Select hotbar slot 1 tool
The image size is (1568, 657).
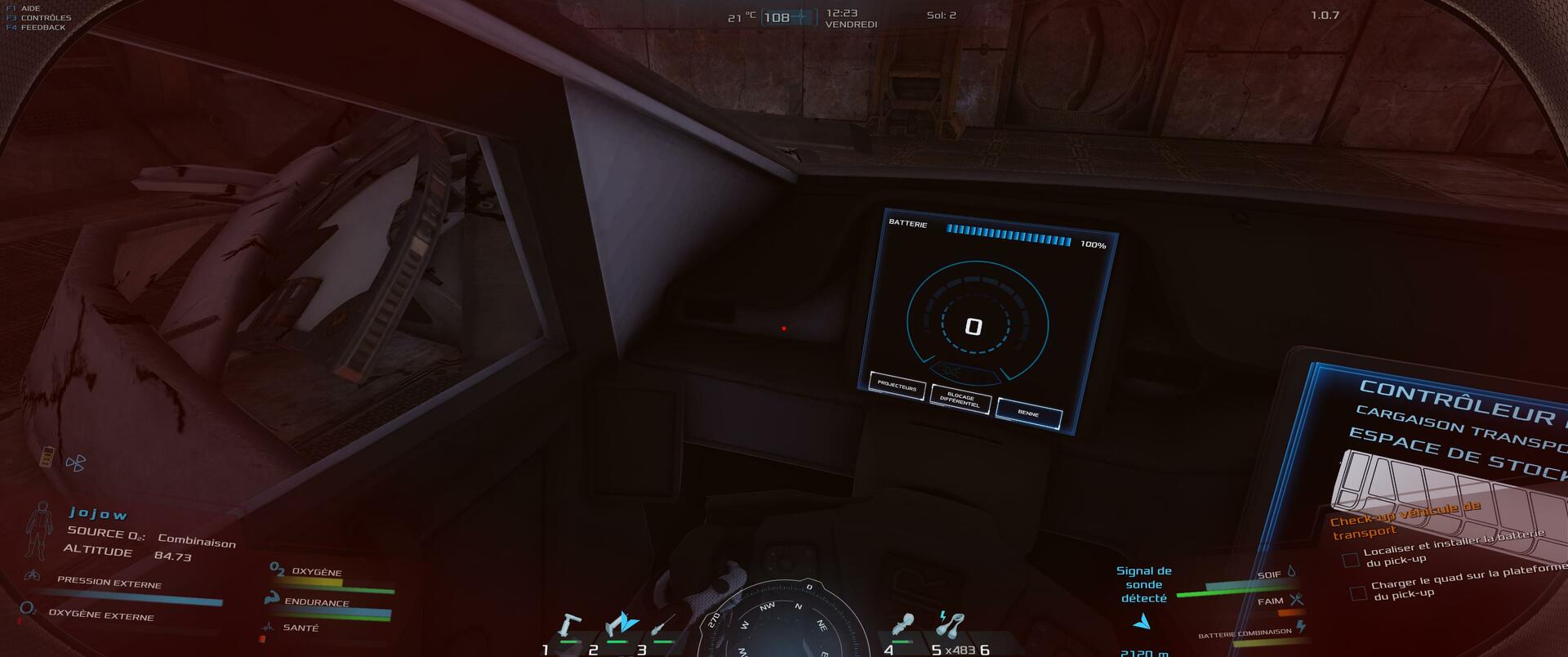[x=567, y=628]
